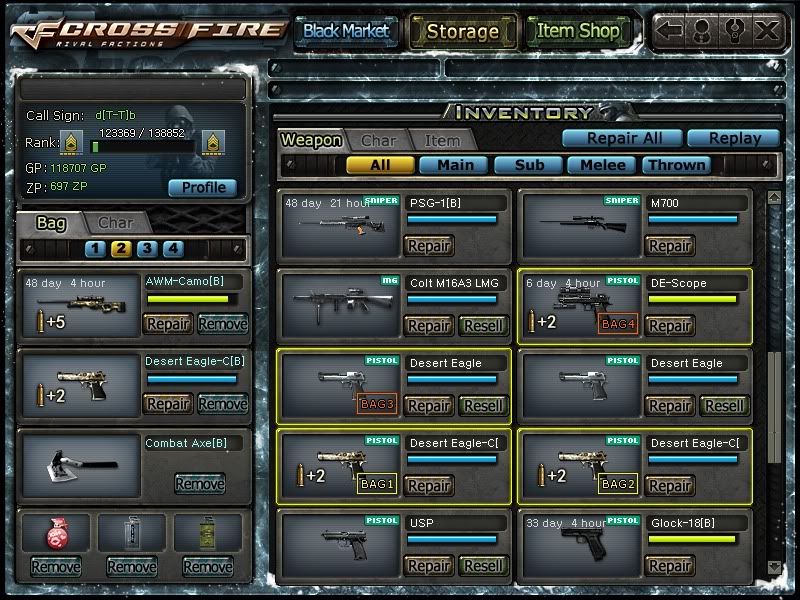Resell the Colt M16A3 LMG

484,326
